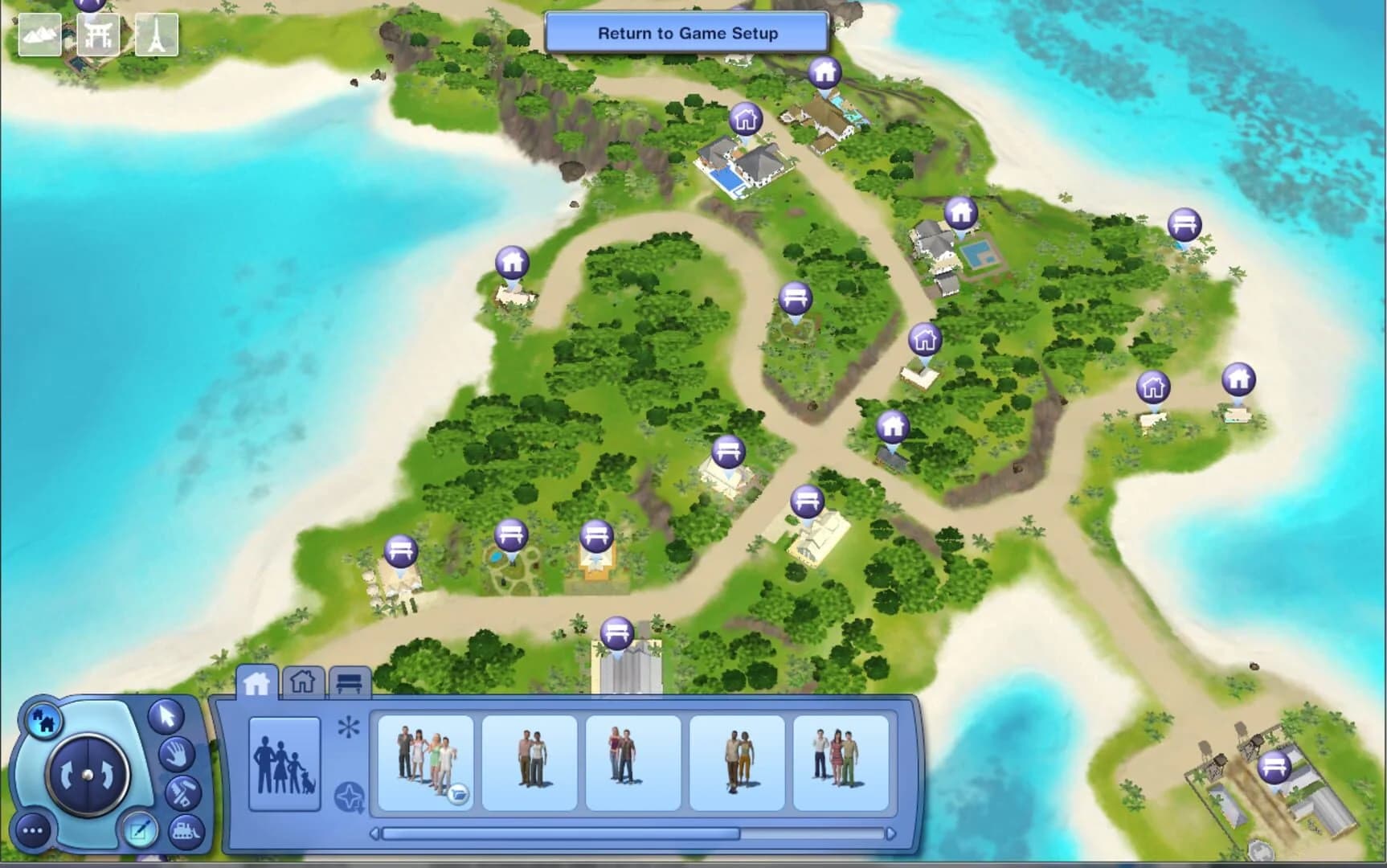Select the Egypt pyramids travel destination icon
This screenshot has height=868, width=1387.
pyautogui.click(x=40, y=35)
